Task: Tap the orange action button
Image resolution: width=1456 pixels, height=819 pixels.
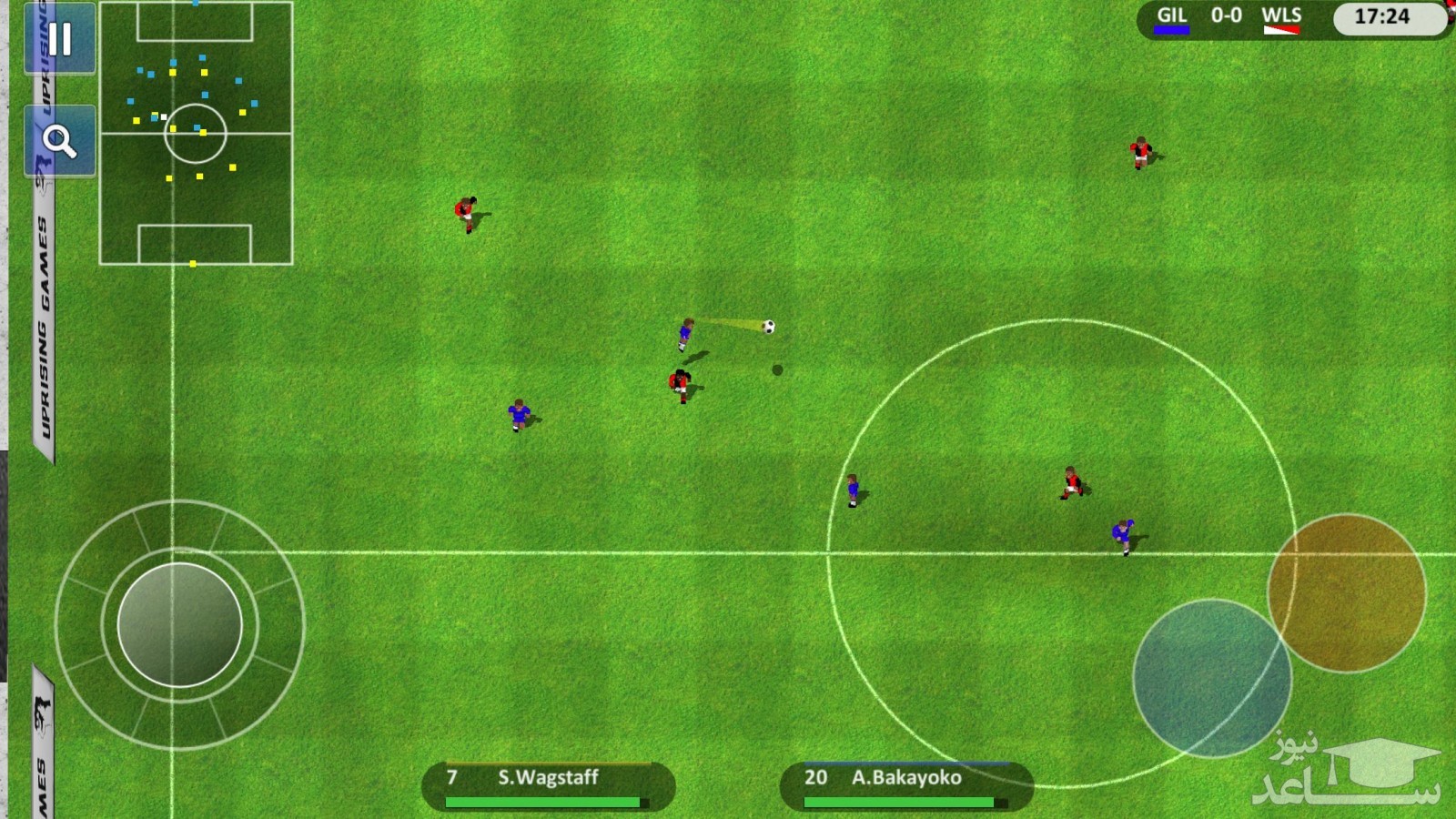Action: [x=1346, y=592]
